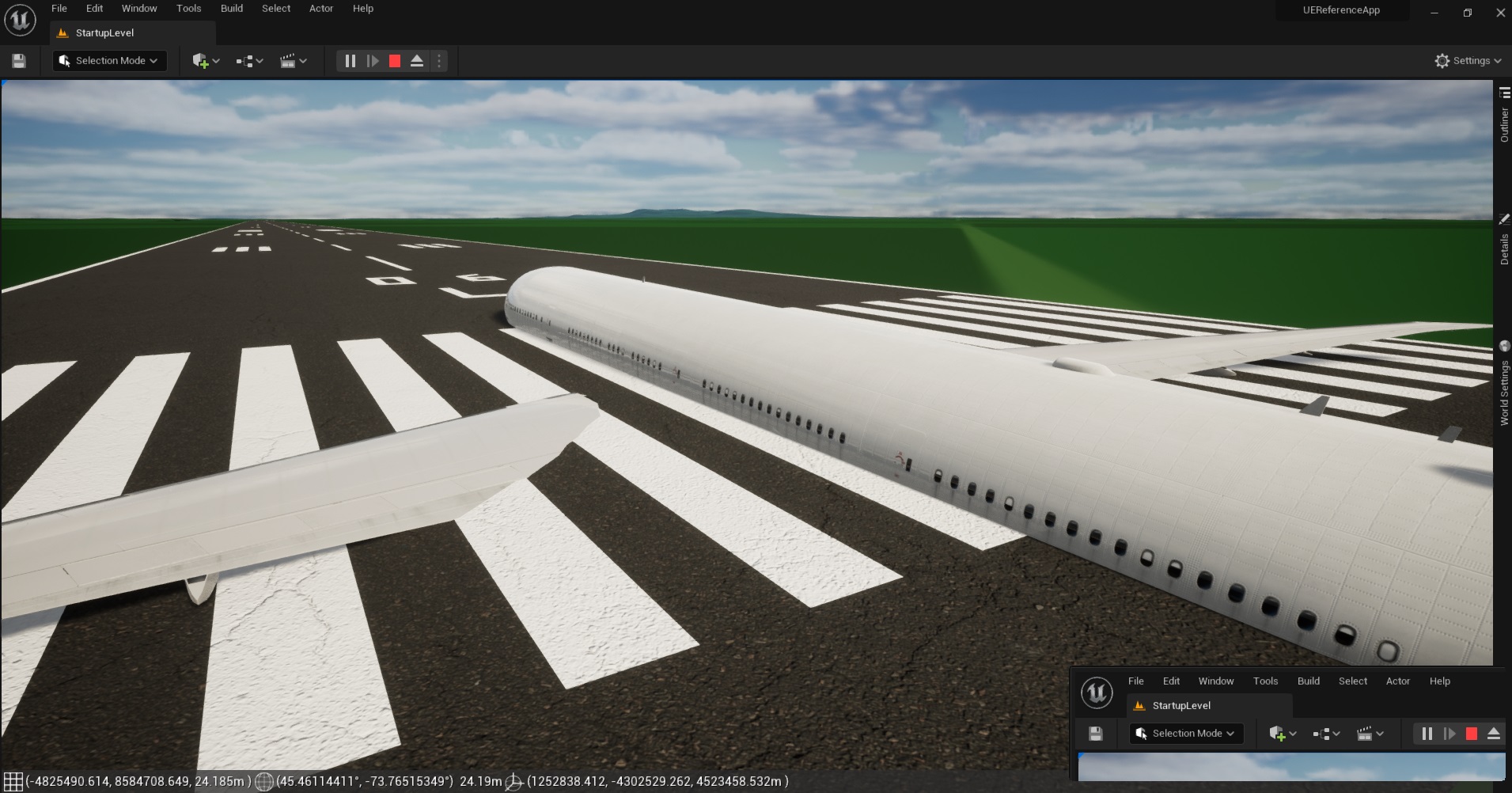Click the Frame Skip playback icon

tap(372, 60)
